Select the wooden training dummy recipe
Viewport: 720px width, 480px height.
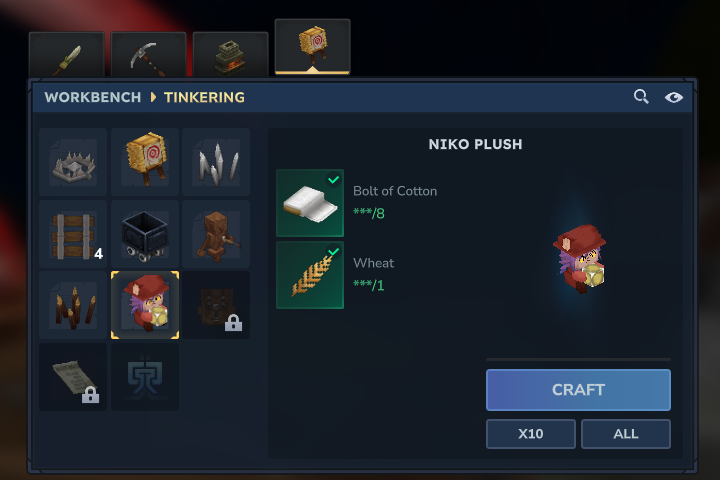(x=216, y=234)
